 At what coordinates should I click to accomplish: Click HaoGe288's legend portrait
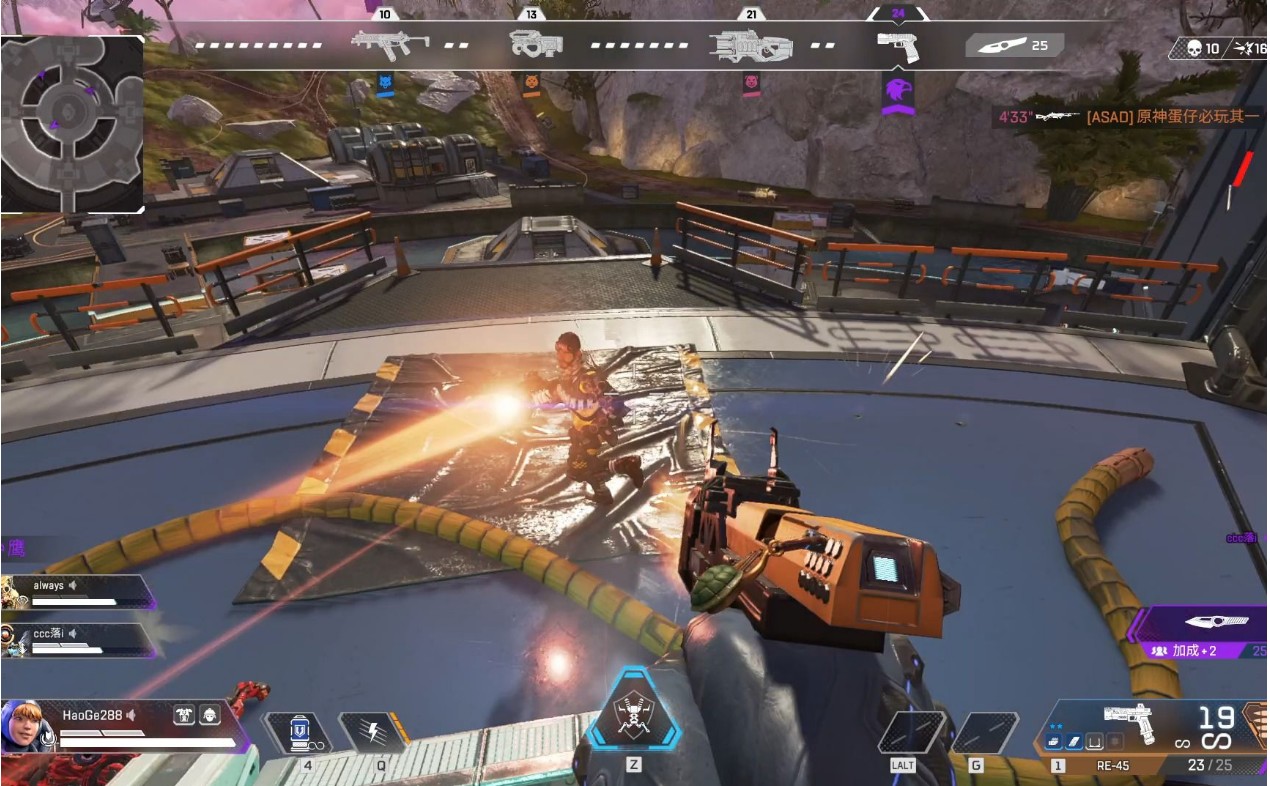[x=27, y=727]
